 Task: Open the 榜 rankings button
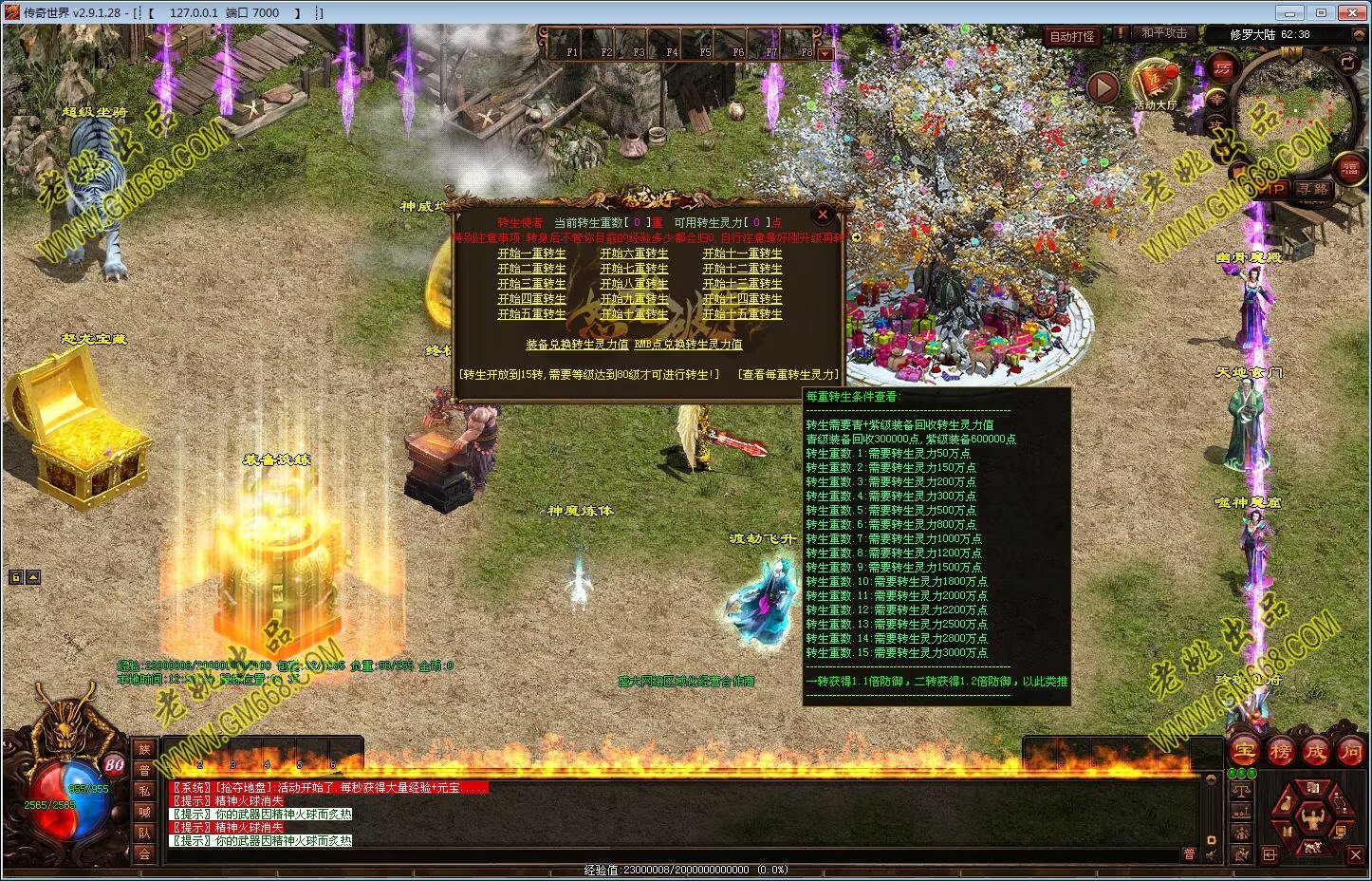click(x=1280, y=751)
